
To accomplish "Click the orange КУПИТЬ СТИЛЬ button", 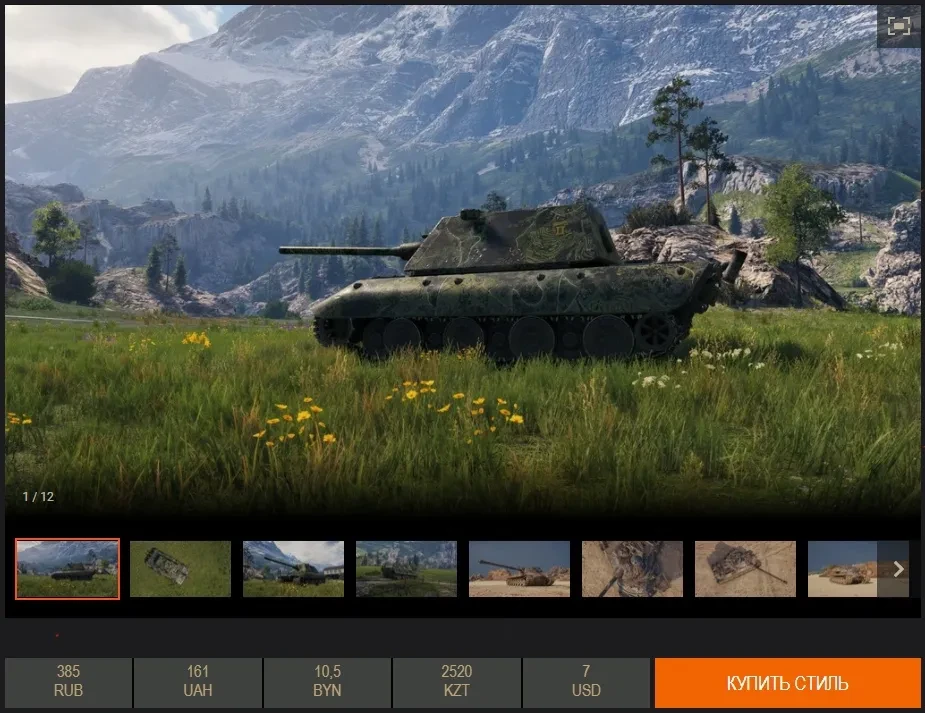I will [787, 683].
